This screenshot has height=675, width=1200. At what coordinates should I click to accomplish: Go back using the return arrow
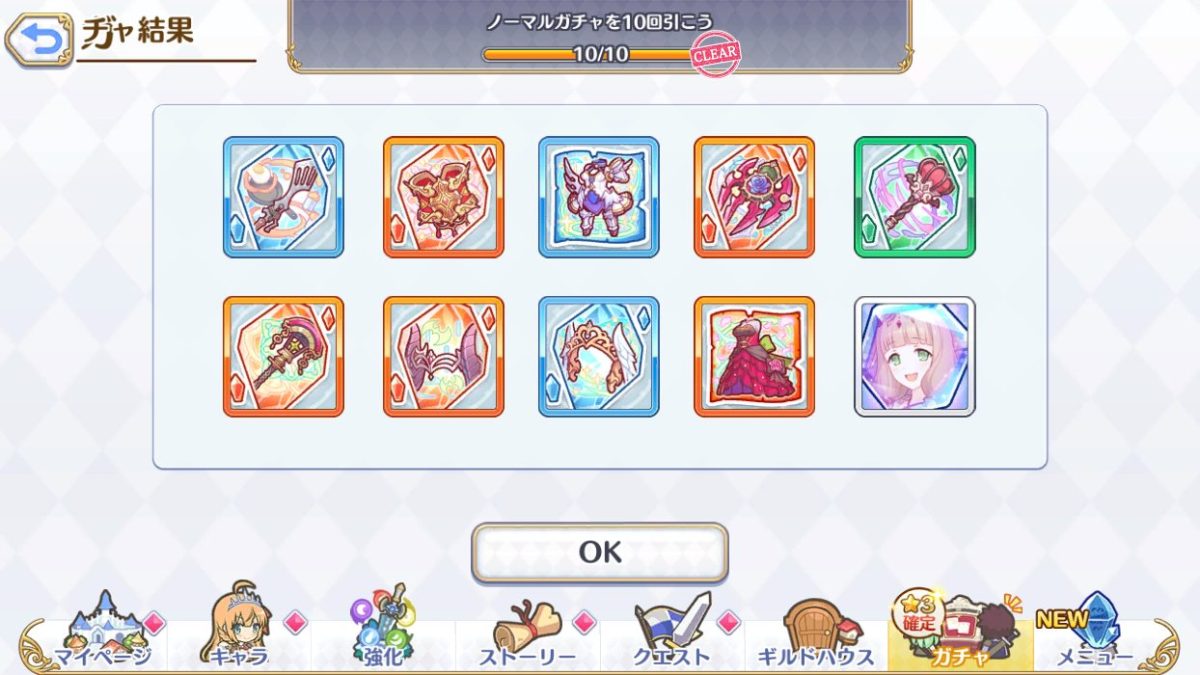(38, 40)
